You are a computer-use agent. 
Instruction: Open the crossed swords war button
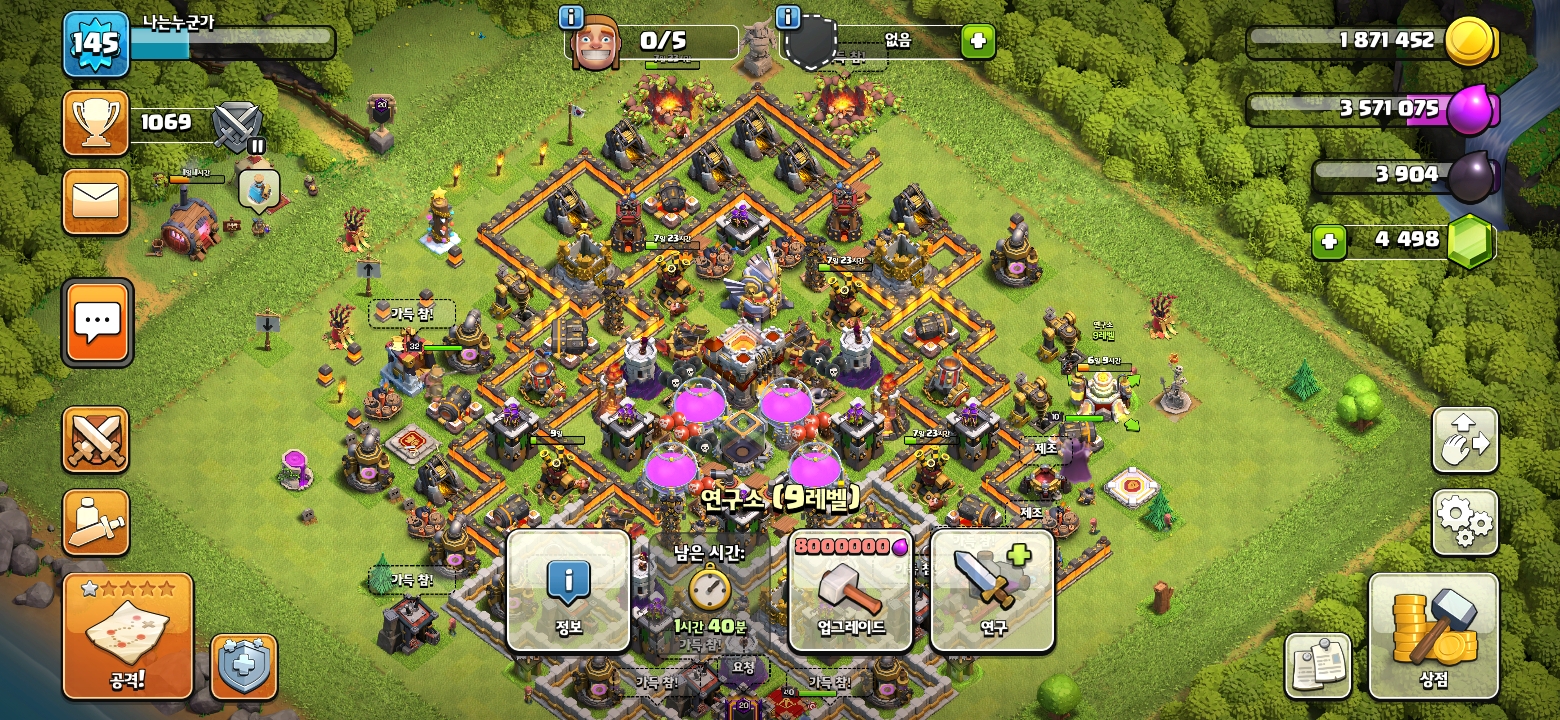(x=96, y=440)
